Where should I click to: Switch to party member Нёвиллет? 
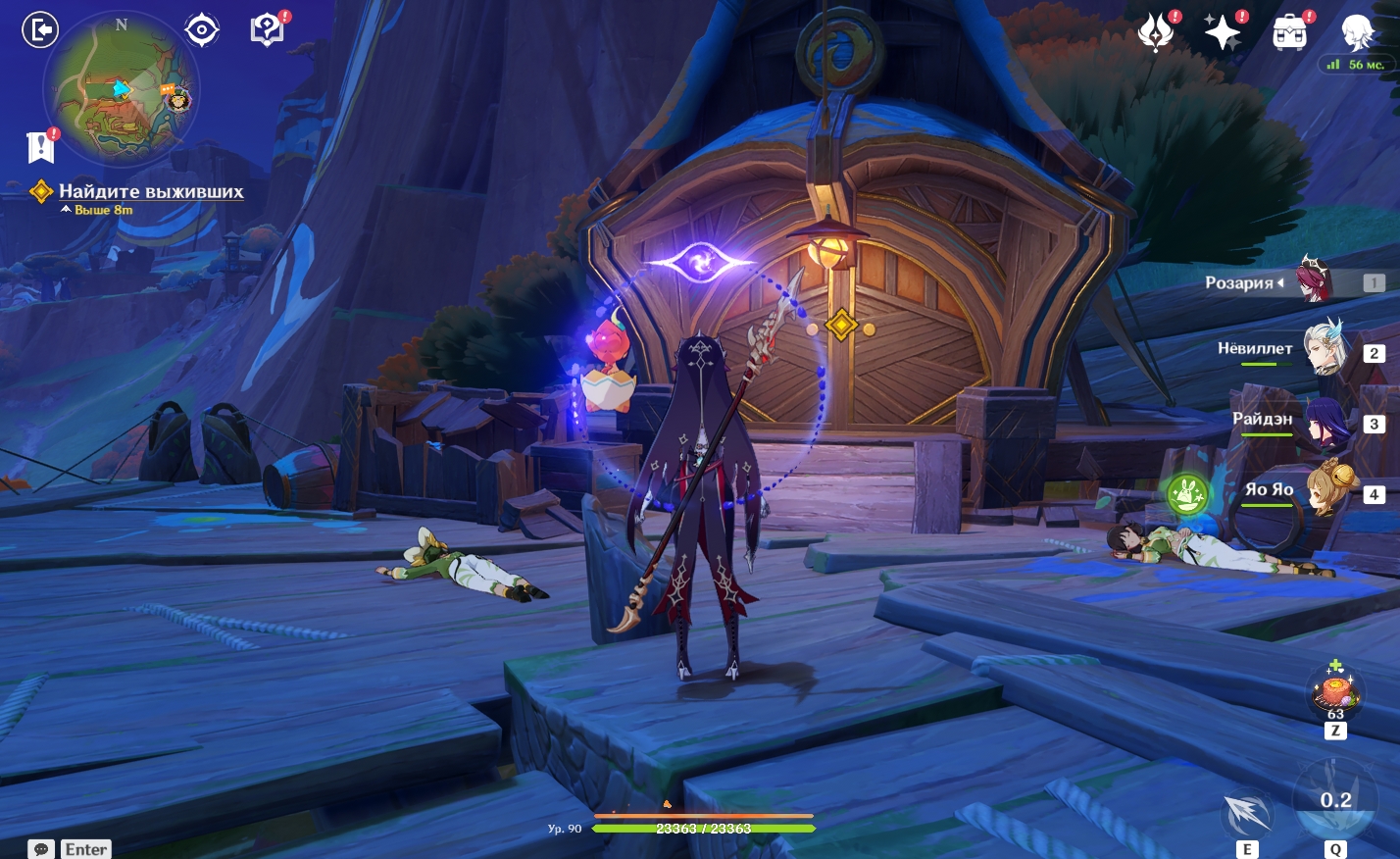click(x=1324, y=350)
